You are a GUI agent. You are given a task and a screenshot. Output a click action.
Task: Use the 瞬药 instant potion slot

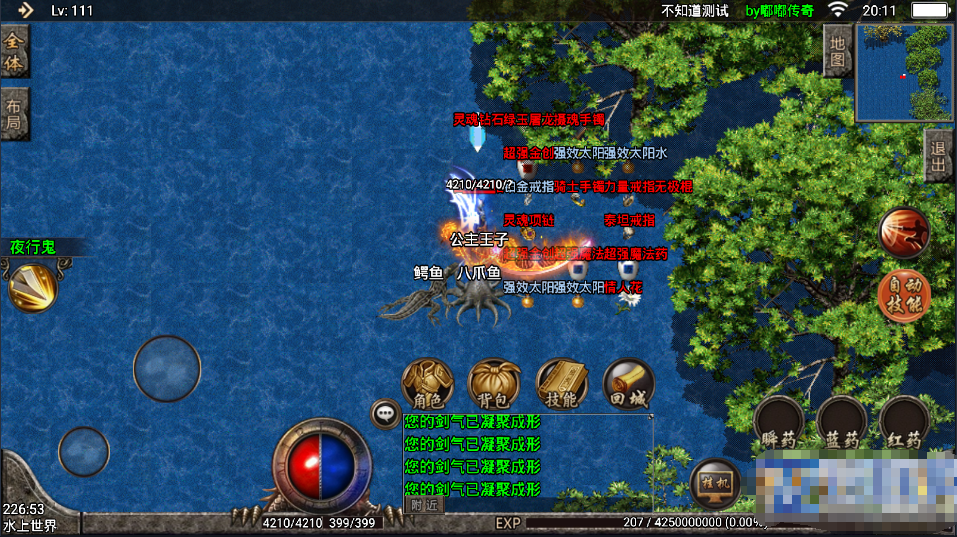(x=780, y=424)
